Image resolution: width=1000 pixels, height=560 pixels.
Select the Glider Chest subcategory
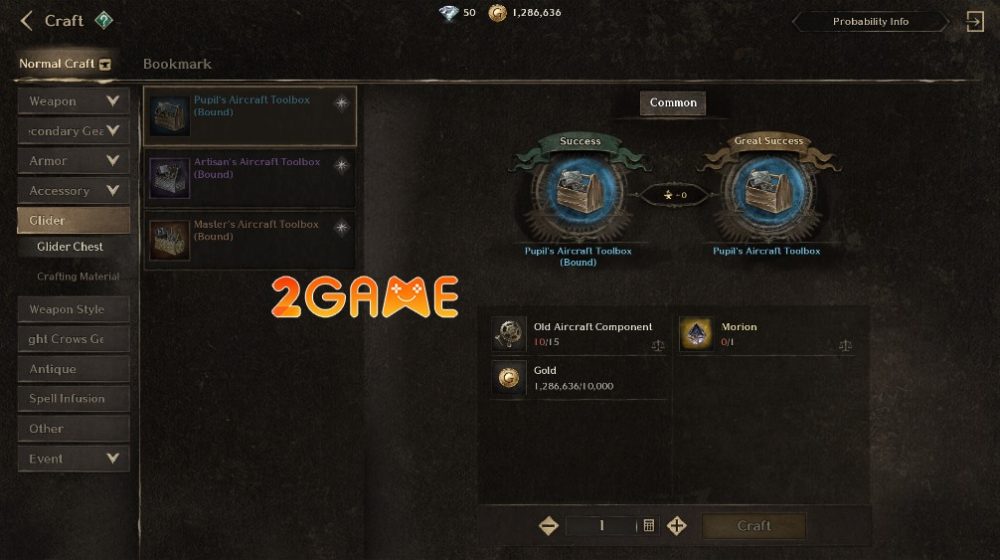[x=70, y=247]
